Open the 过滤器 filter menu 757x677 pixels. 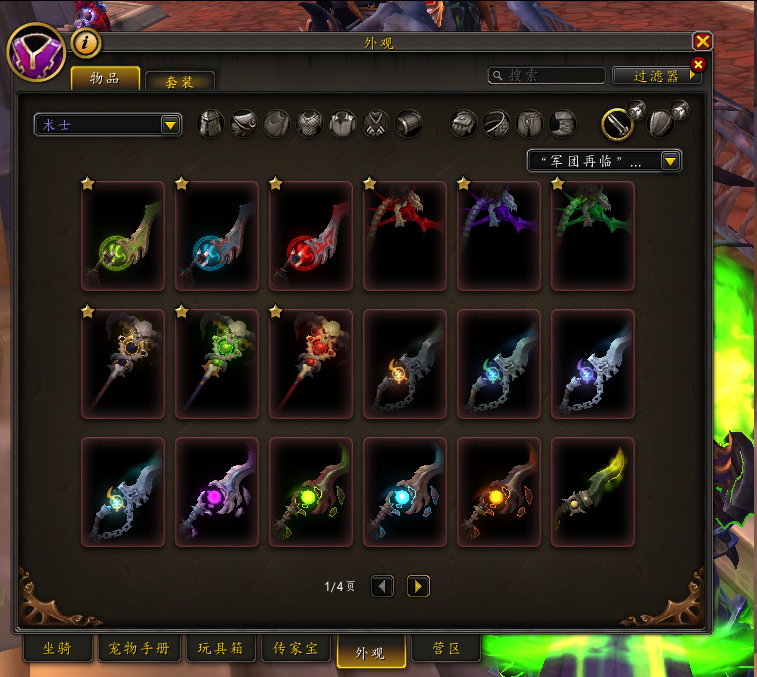click(x=655, y=75)
